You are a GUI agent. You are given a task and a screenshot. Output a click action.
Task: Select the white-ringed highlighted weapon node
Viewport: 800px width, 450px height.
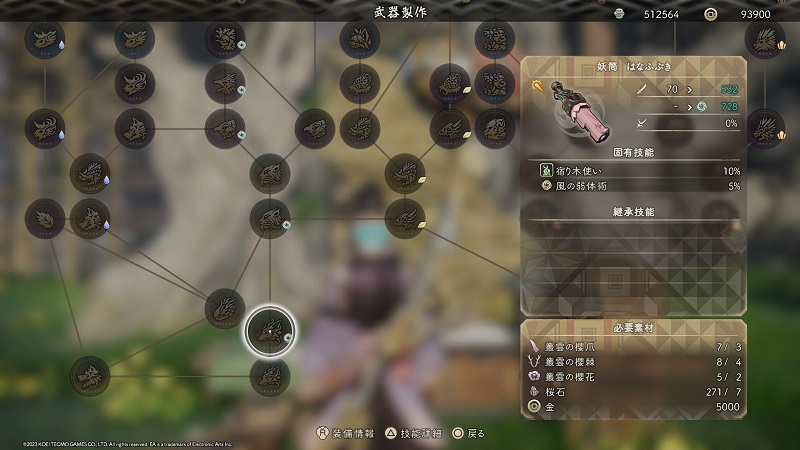point(270,331)
